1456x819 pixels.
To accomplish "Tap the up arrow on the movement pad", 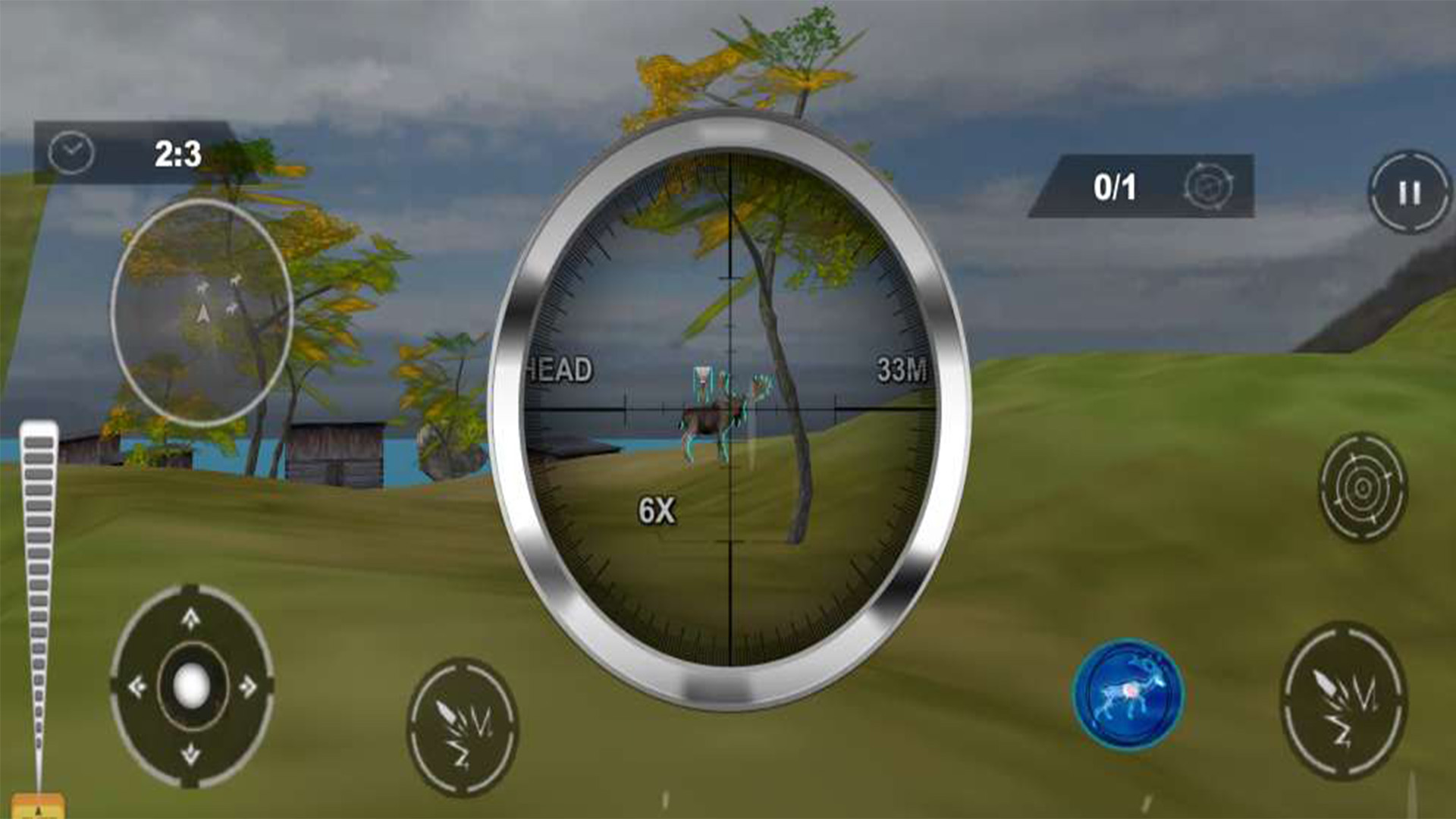I will (x=190, y=620).
